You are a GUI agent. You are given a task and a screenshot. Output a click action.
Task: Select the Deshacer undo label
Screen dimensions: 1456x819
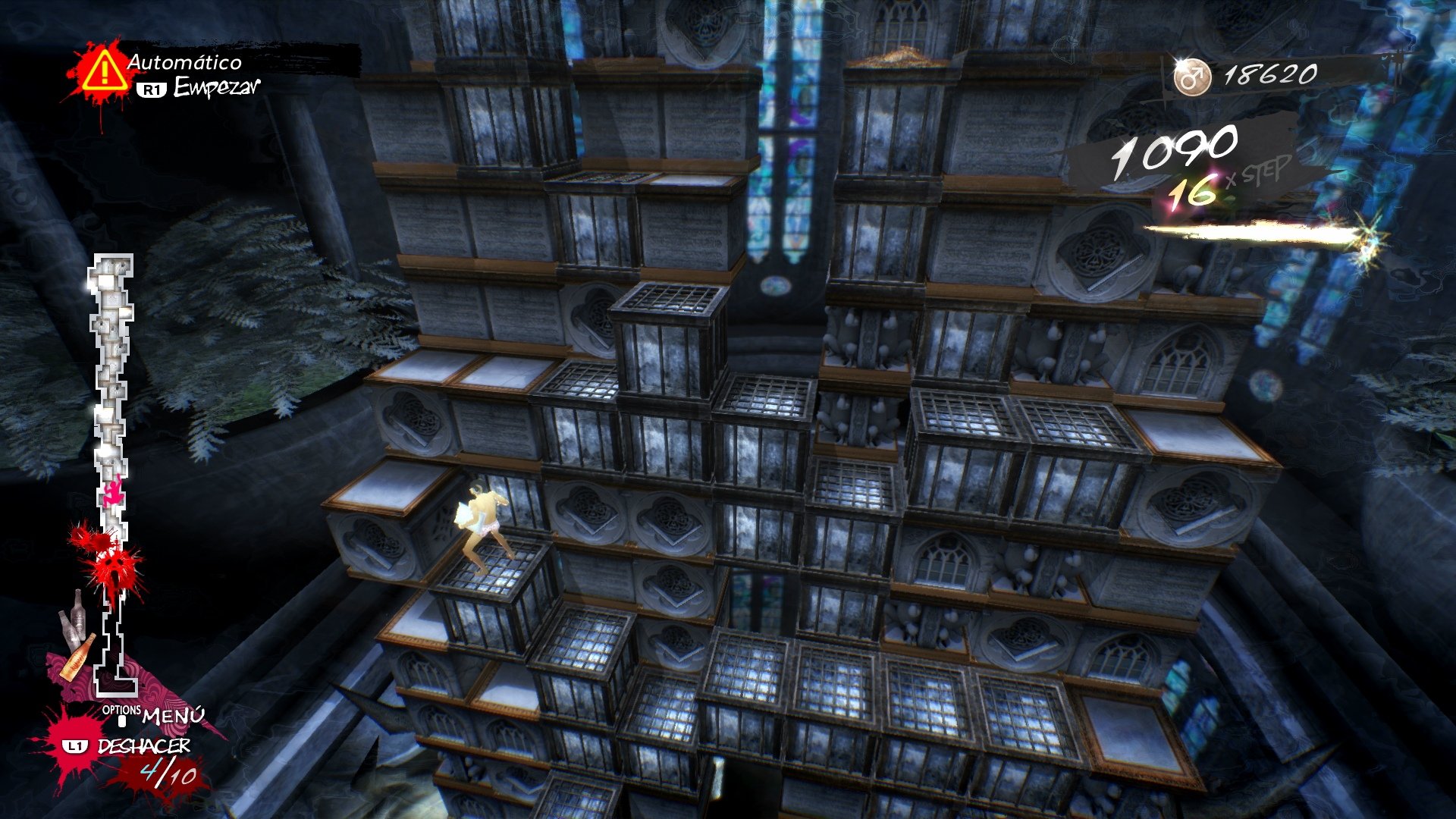point(143,746)
